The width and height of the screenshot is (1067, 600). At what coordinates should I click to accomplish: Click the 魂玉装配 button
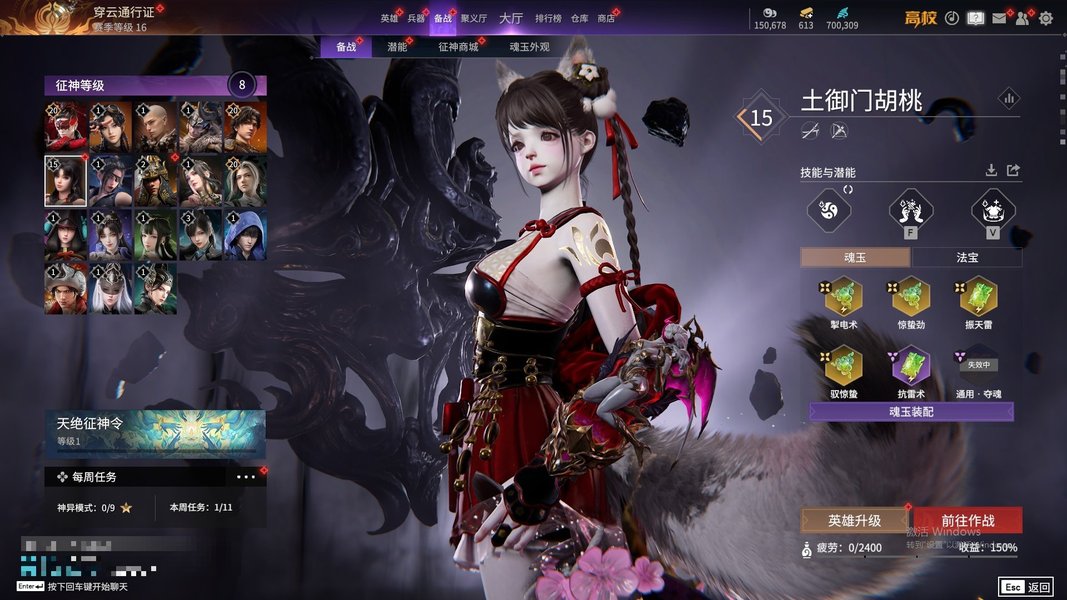911,412
